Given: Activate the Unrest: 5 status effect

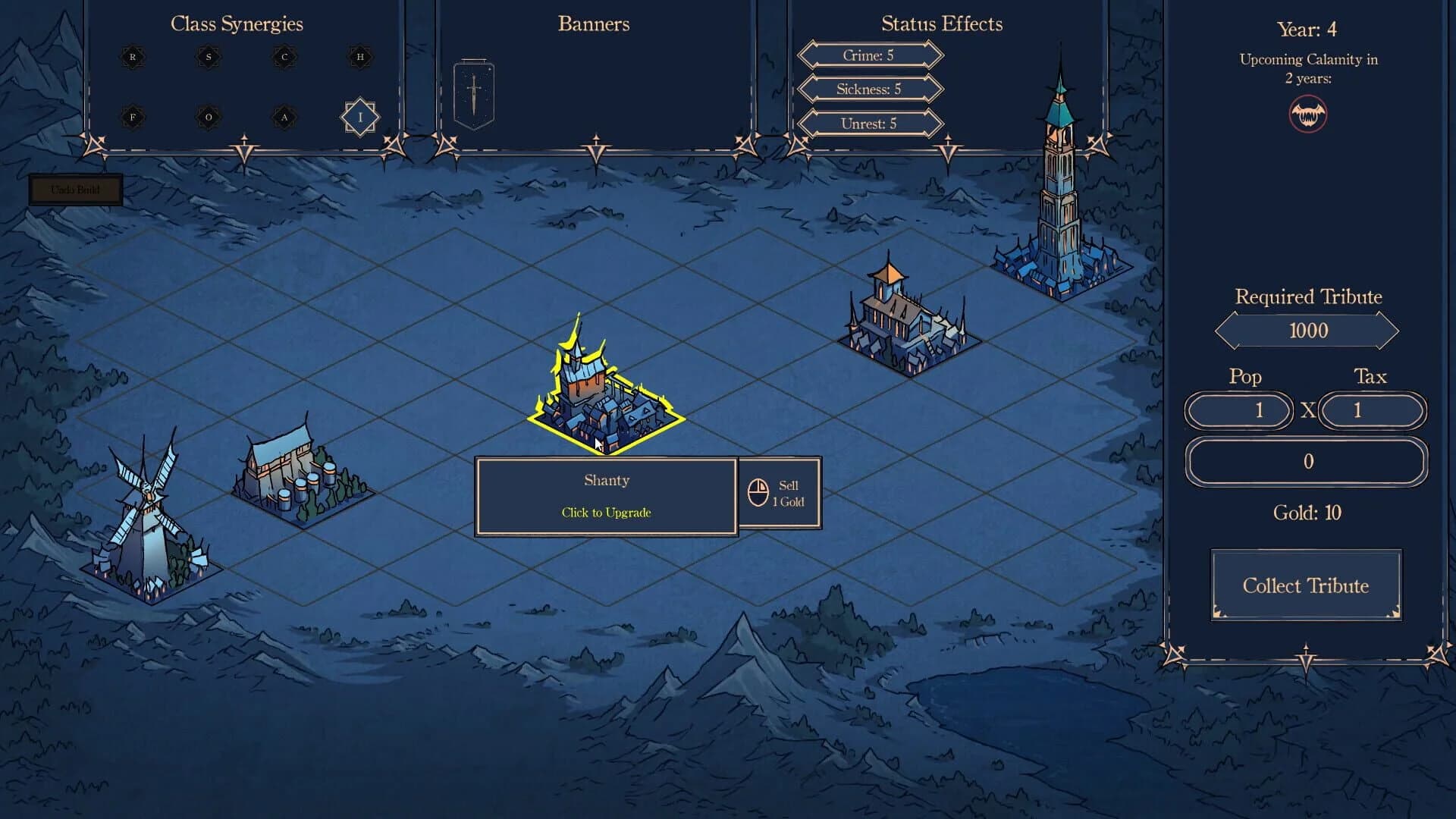Looking at the screenshot, I should tap(870, 123).
